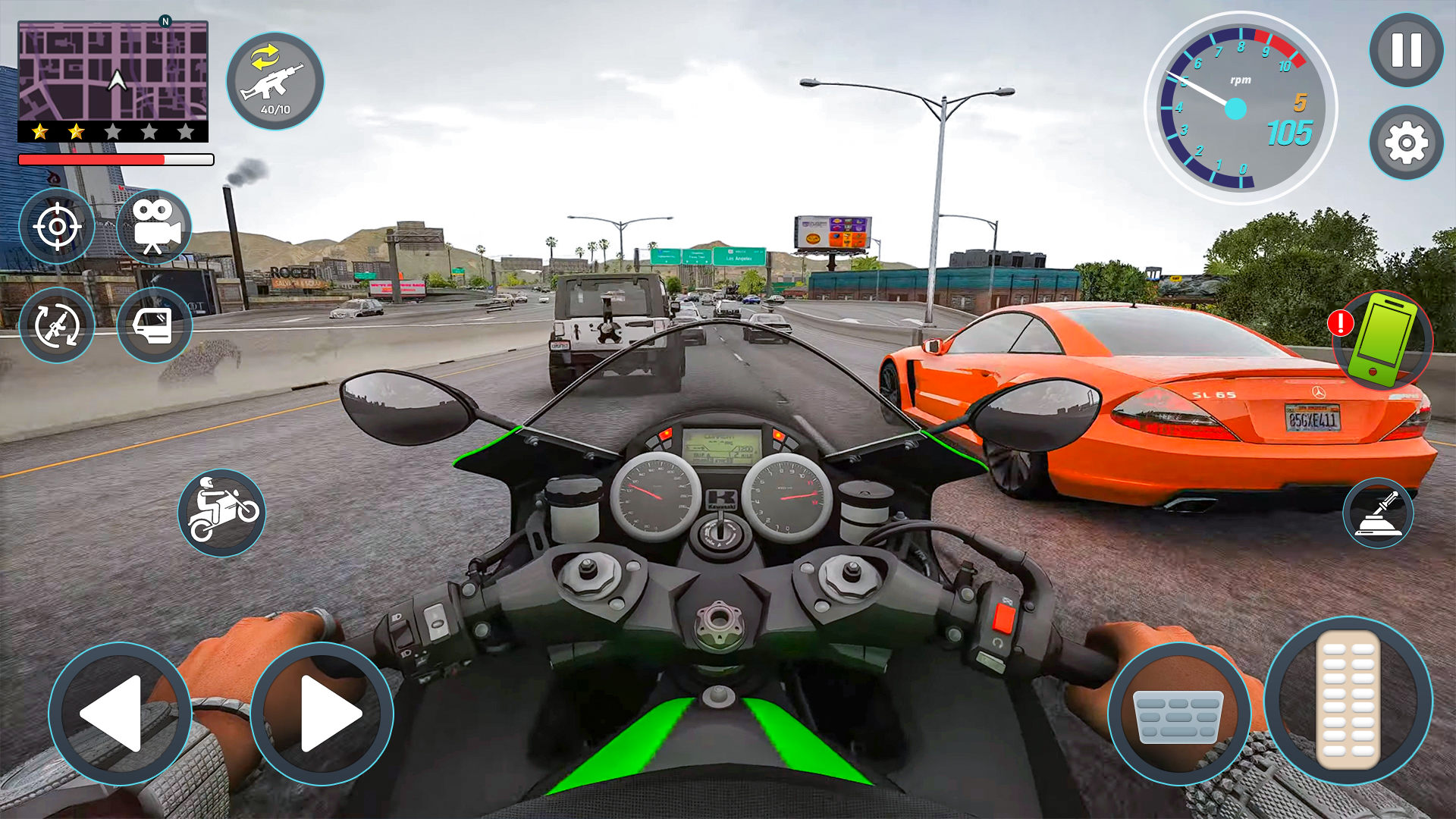Tap the gear shifter button
The image size is (1456, 819).
pyautogui.click(x=1378, y=513)
